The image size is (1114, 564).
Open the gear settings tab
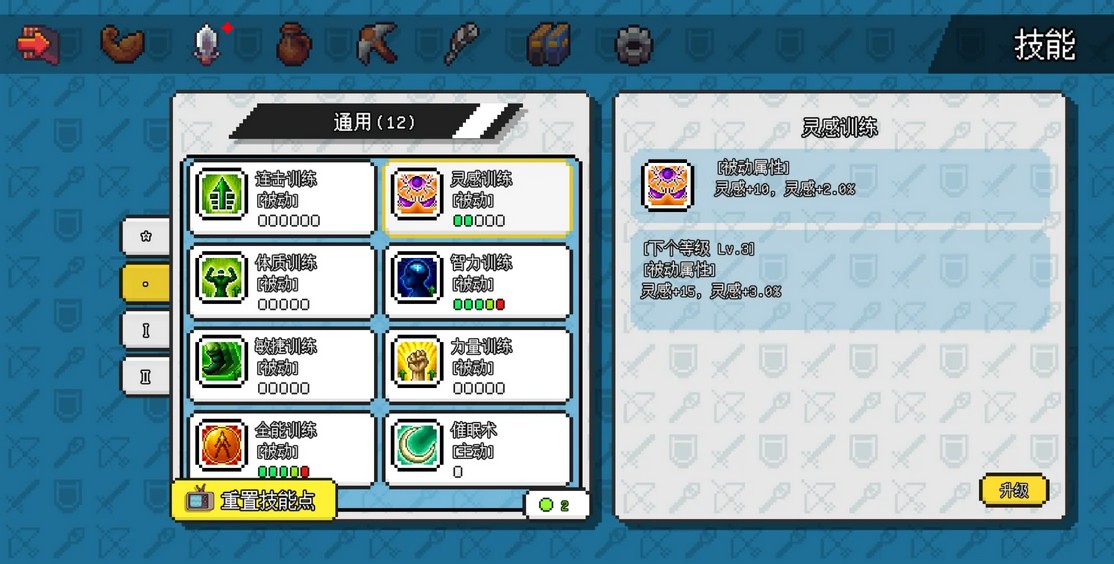[634, 44]
